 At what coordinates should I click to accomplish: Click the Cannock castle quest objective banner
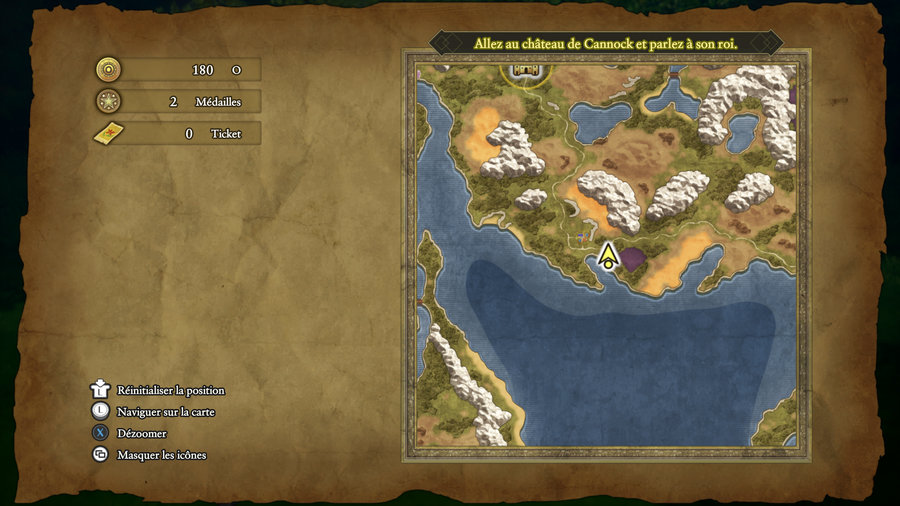point(605,44)
